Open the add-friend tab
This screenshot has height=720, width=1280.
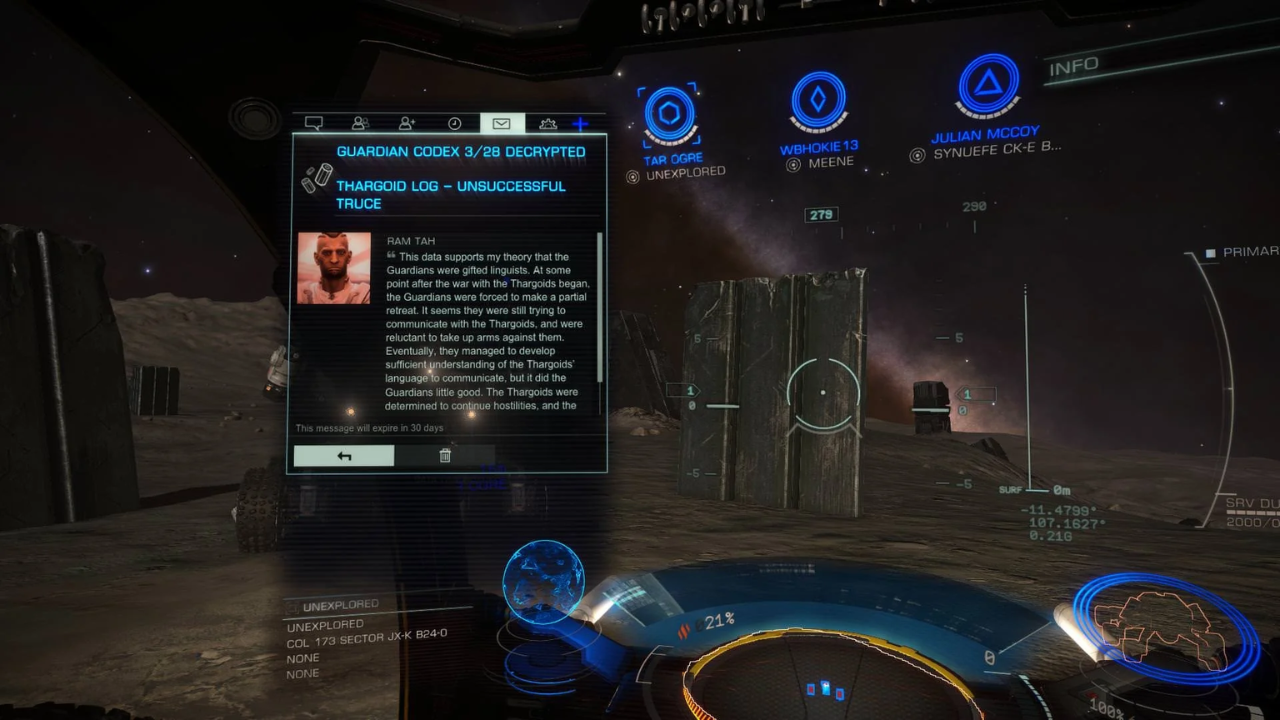(407, 123)
